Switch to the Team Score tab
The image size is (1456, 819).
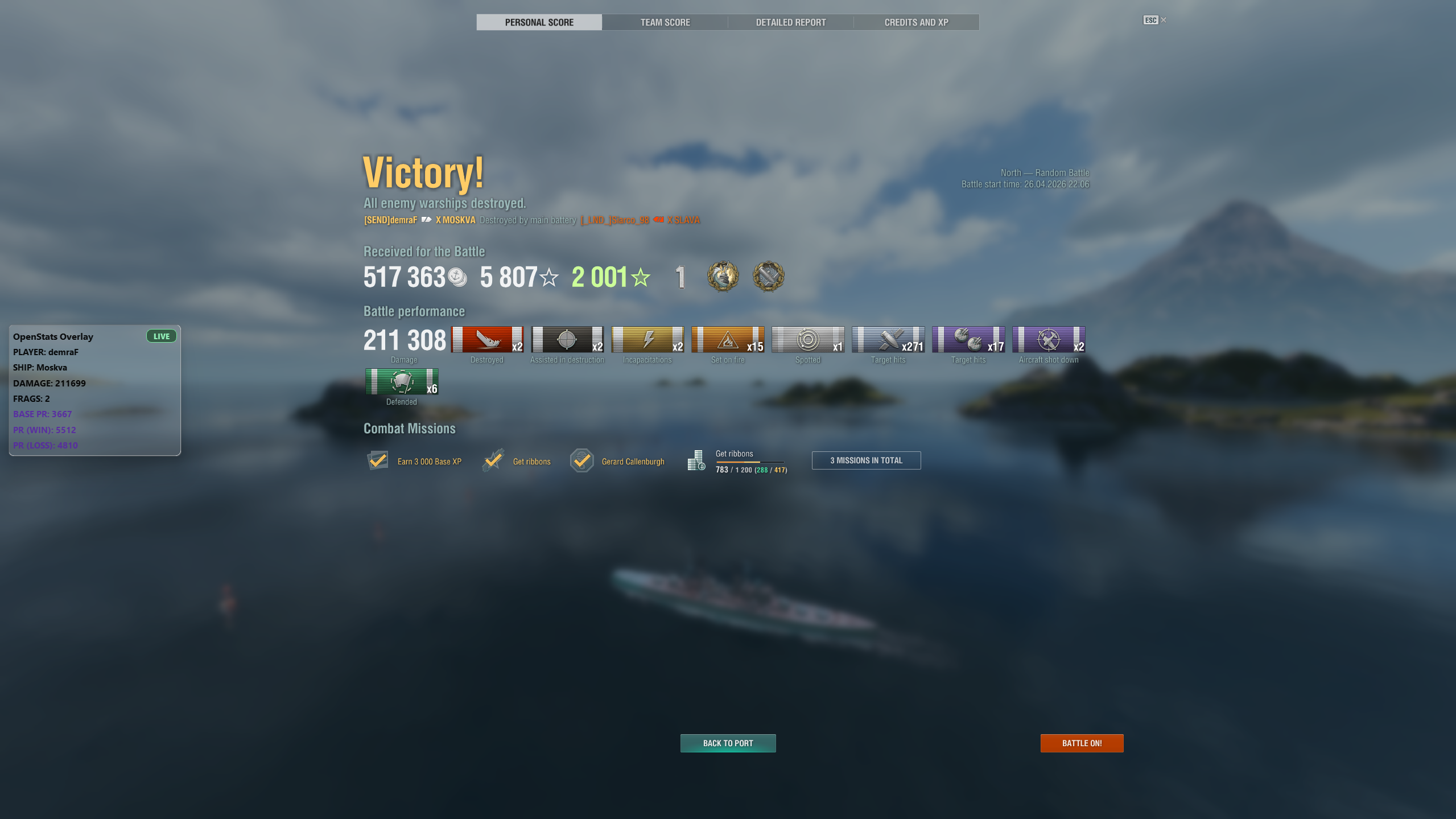665,22
